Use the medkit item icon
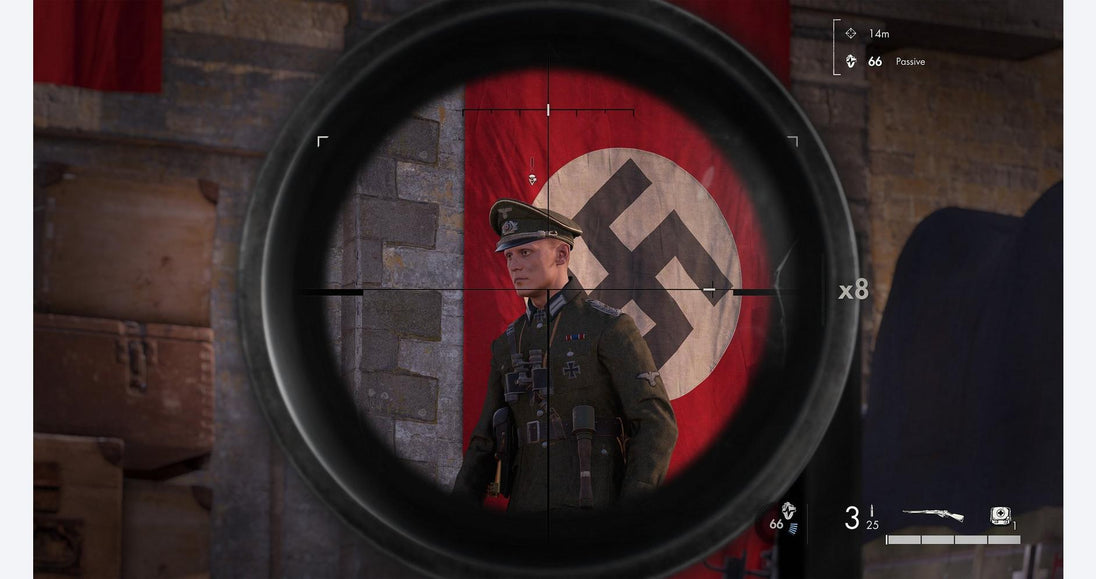Screen dimensions: 1096x579 click(999, 514)
